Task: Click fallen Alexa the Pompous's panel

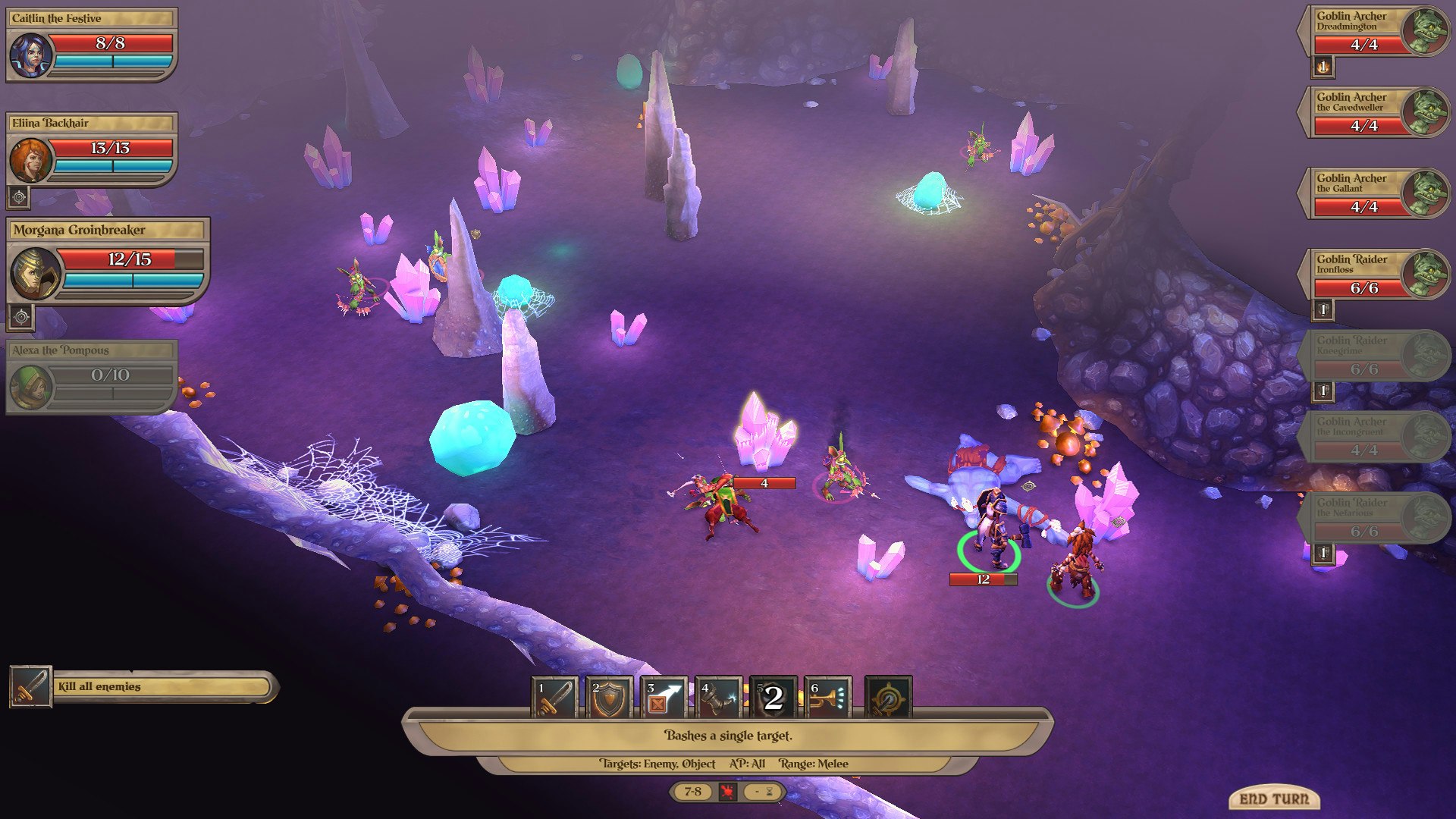Action: 91,375
